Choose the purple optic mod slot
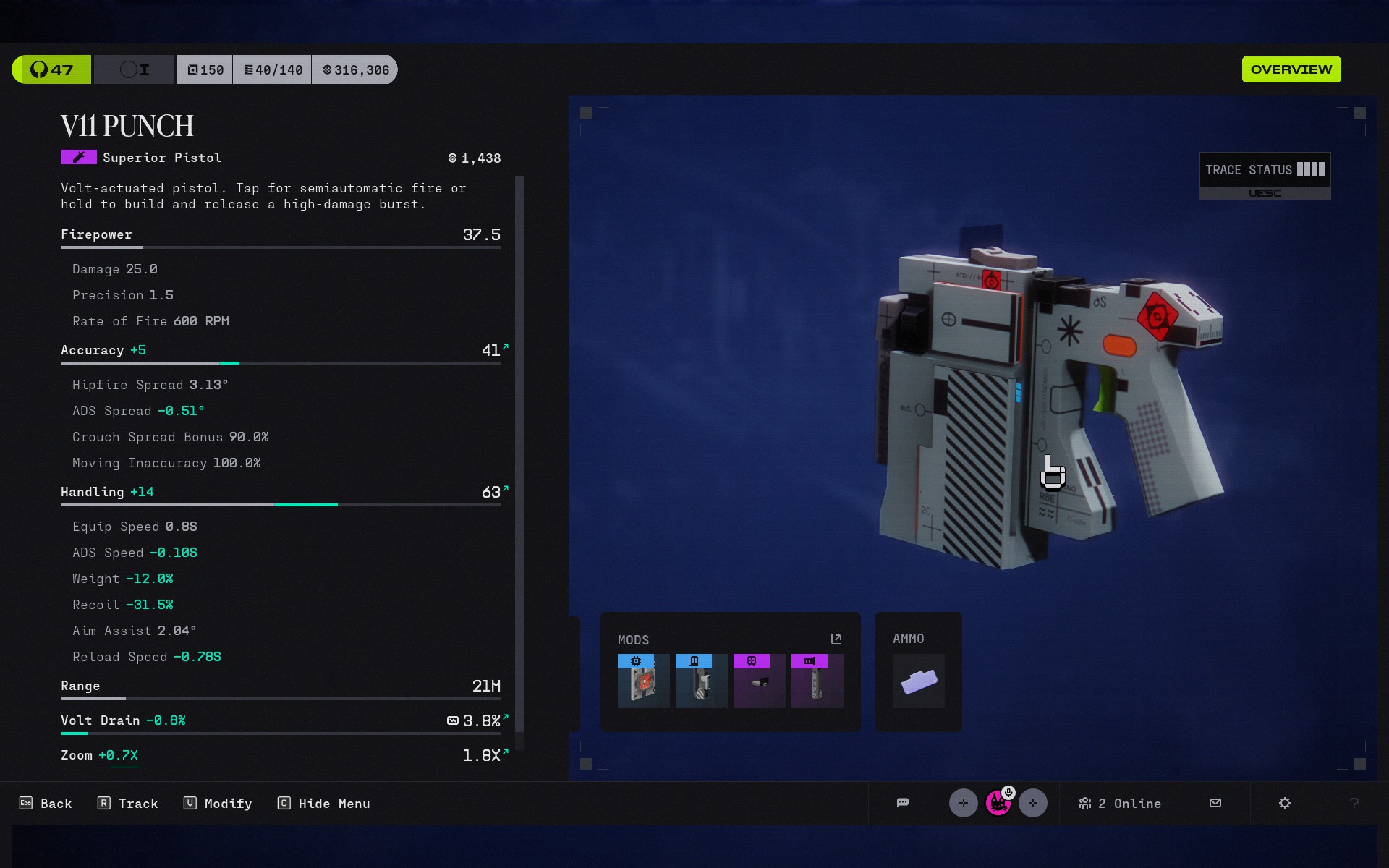The height and width of the screenshot is (868, 1389). pyautogui.click(x=759, y=681)
